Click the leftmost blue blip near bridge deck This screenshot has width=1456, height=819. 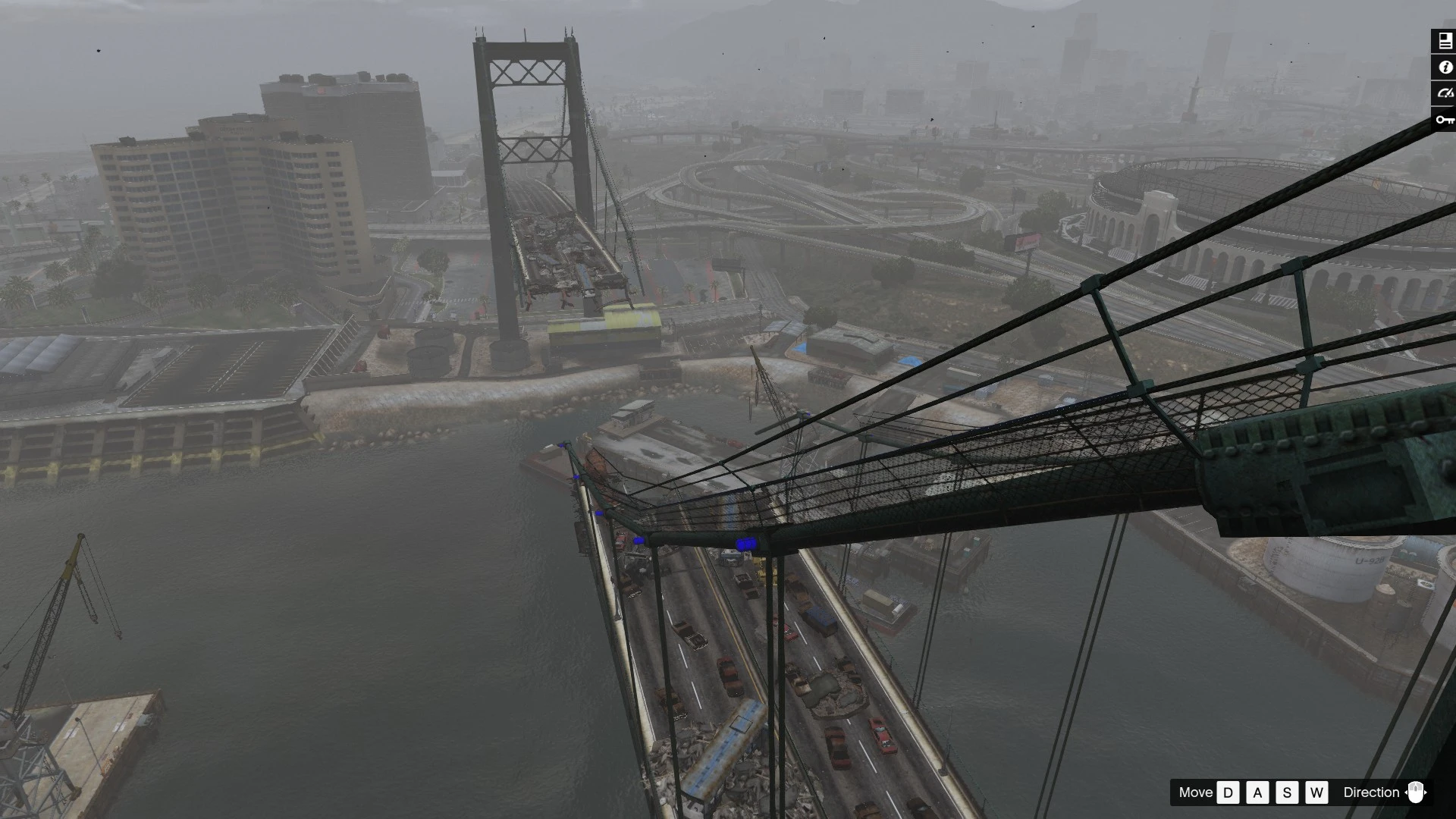click(x=562, y=447)
